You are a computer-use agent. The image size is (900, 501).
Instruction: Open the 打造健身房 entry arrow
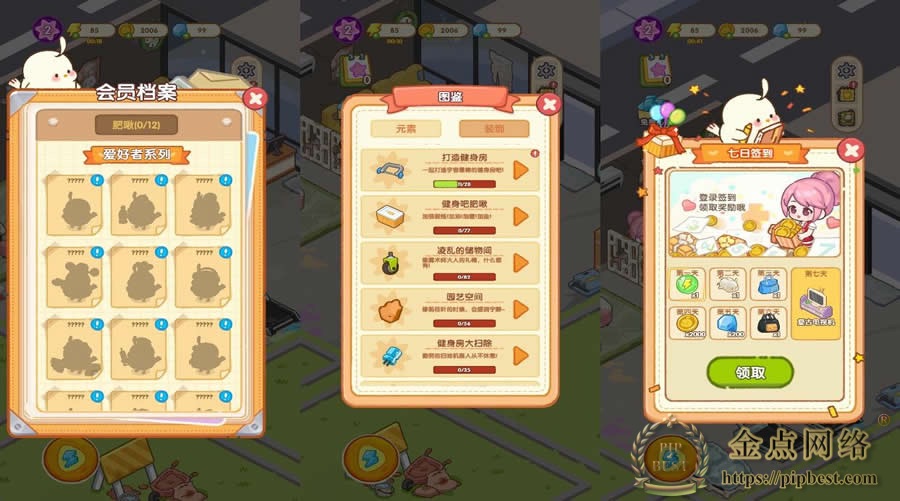(520, 170)
